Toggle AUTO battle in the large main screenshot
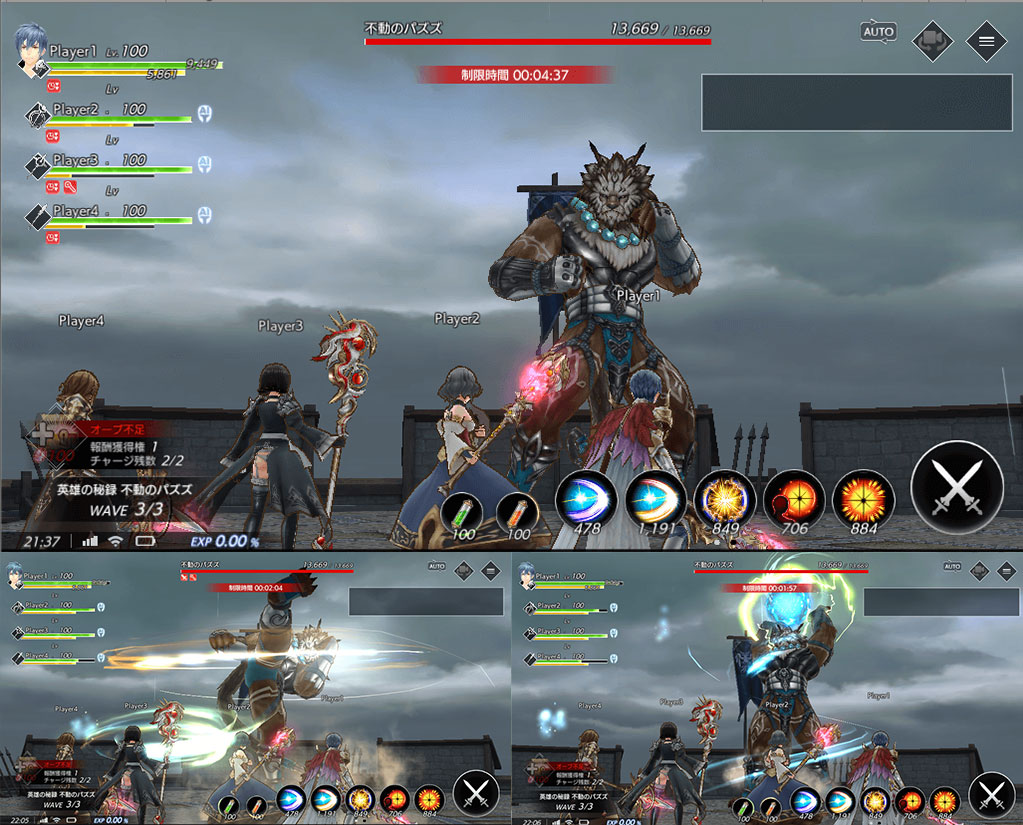1023x825 pixels. coord(878,32)
